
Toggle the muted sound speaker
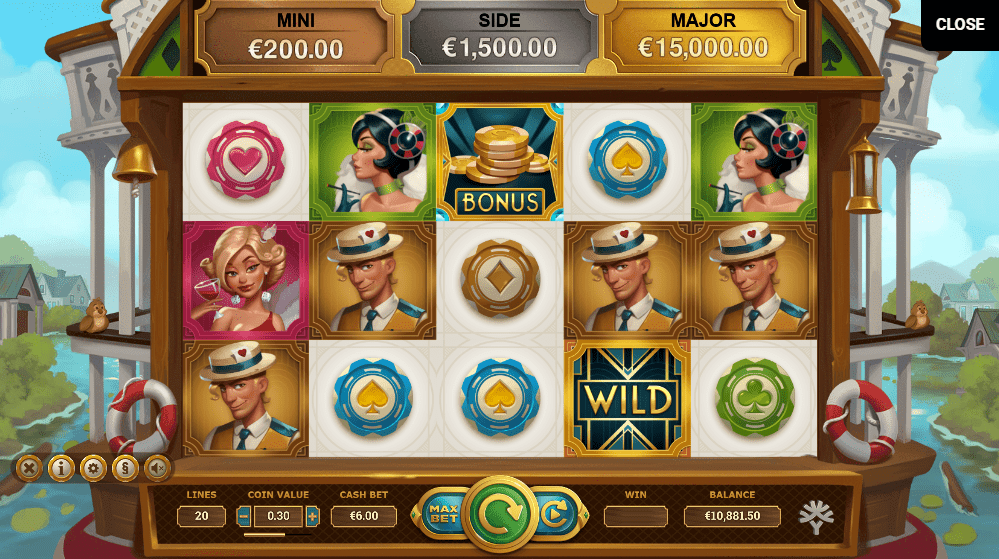pos(156,467)
